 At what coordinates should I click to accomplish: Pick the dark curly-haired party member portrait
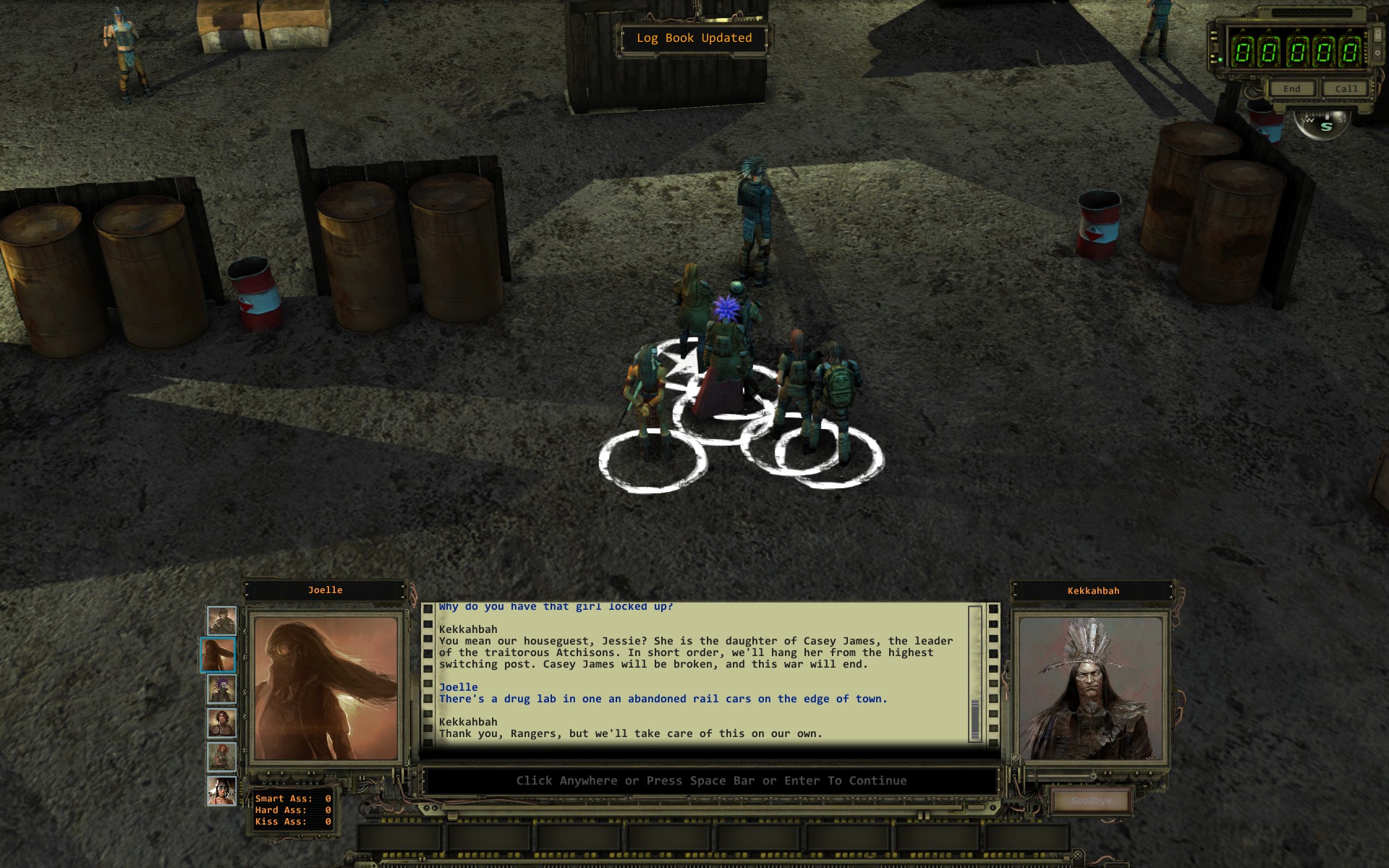(221, 723)
